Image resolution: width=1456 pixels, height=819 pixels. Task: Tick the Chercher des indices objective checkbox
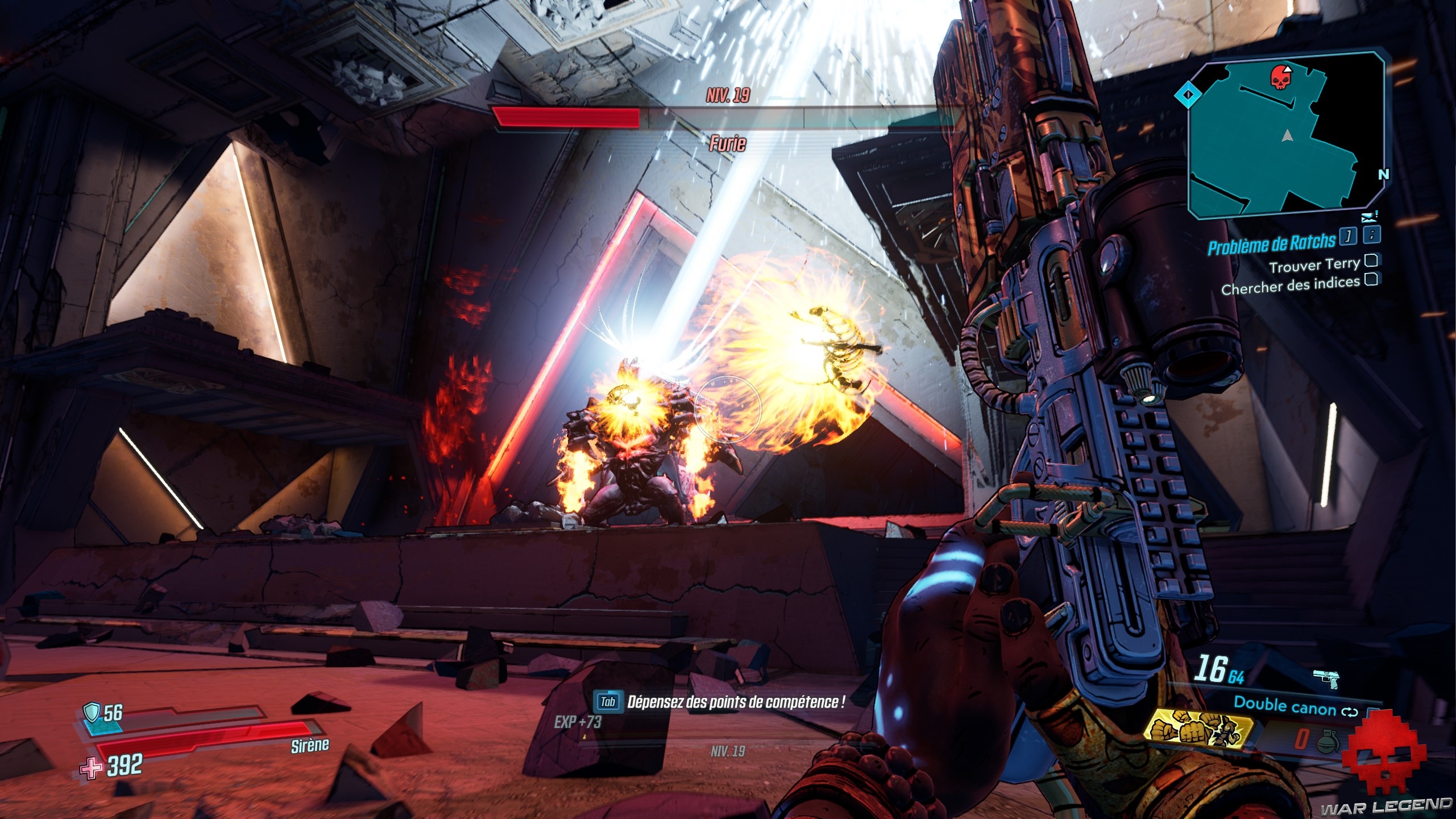(1371, 279)
